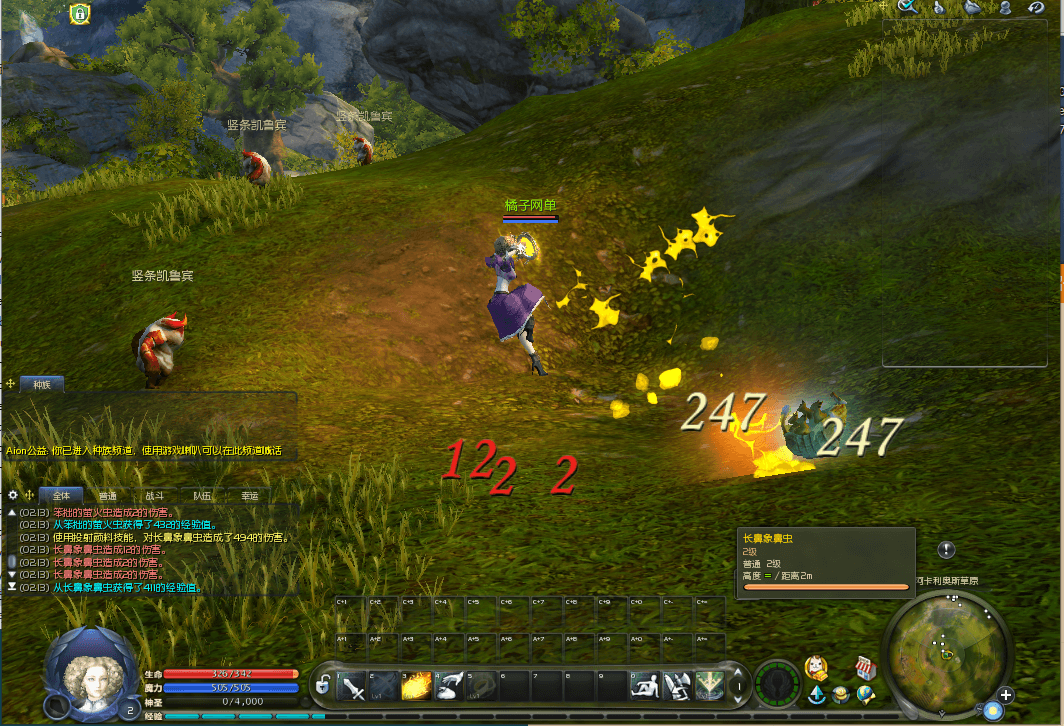
Task: Switch to the 幸运 chat tab
Action: 249,495
